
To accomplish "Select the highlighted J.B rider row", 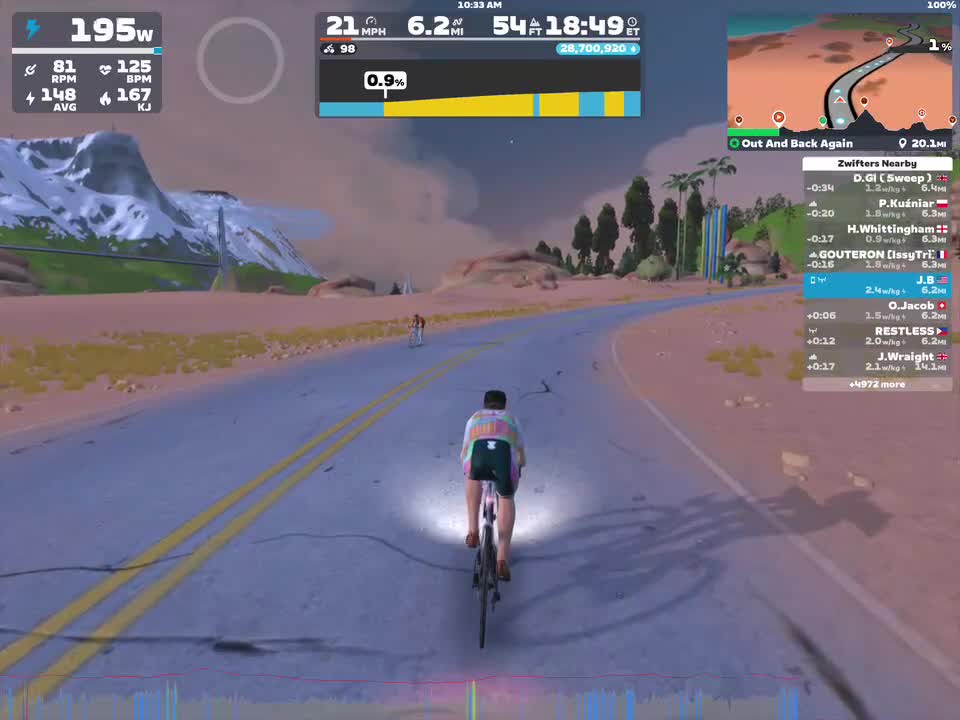I will (x=876, y=285).
